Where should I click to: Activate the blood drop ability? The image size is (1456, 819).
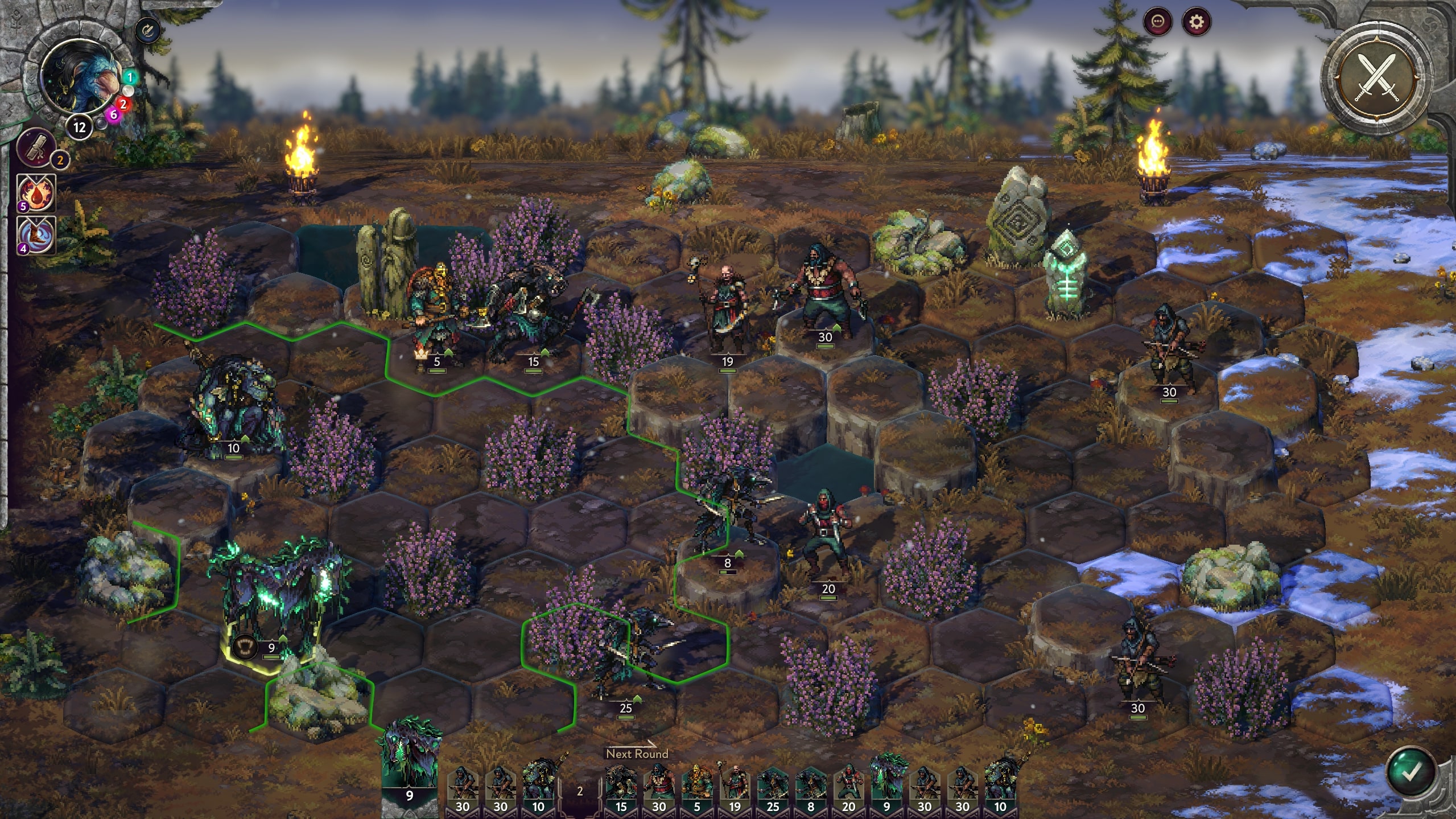pos(37,192)
